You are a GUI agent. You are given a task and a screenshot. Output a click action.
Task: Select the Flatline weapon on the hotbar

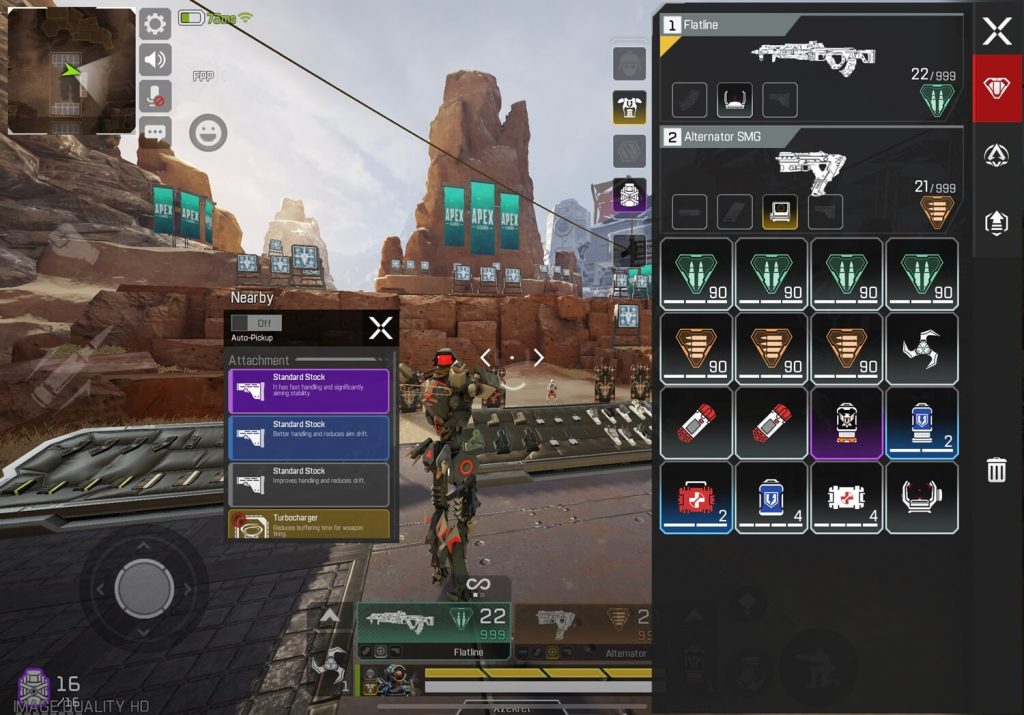click(432, 632)
